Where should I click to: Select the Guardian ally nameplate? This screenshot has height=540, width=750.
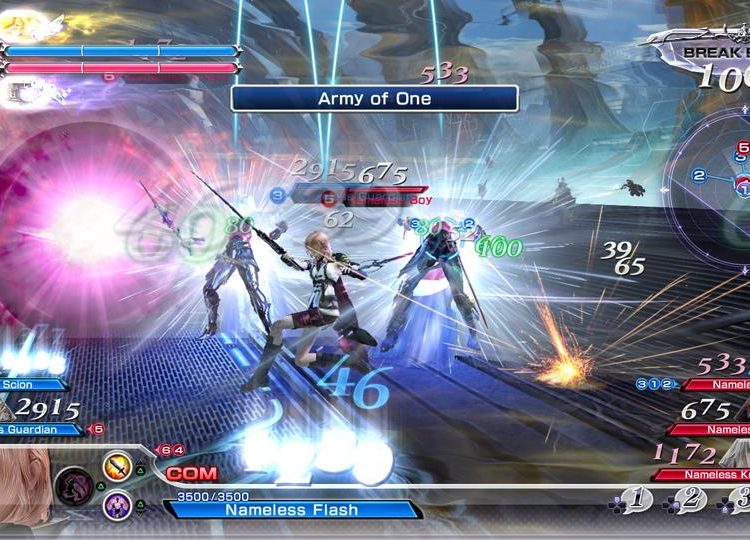tap(41, 429)
